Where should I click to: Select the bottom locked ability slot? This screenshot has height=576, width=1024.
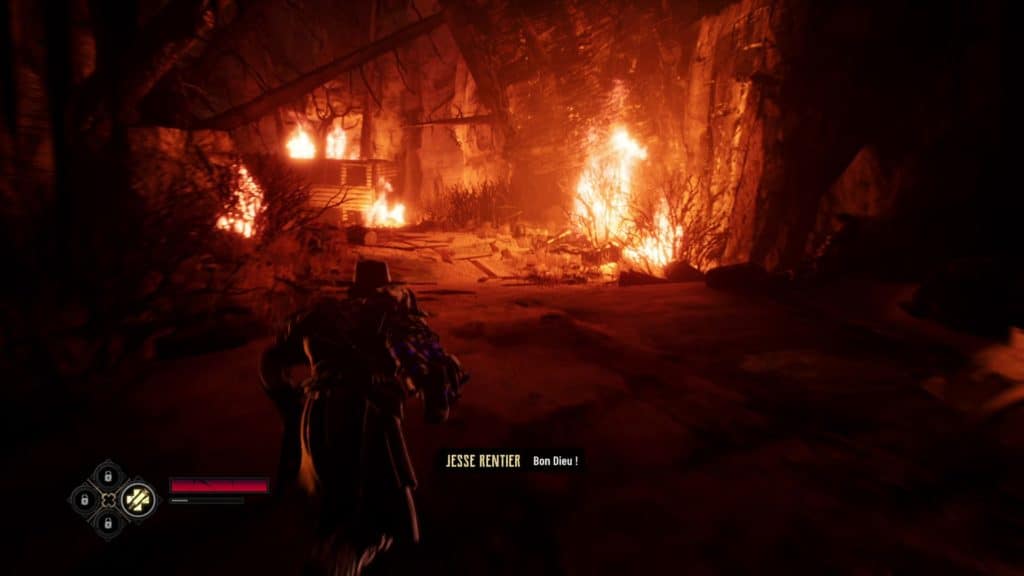(108, 522)
